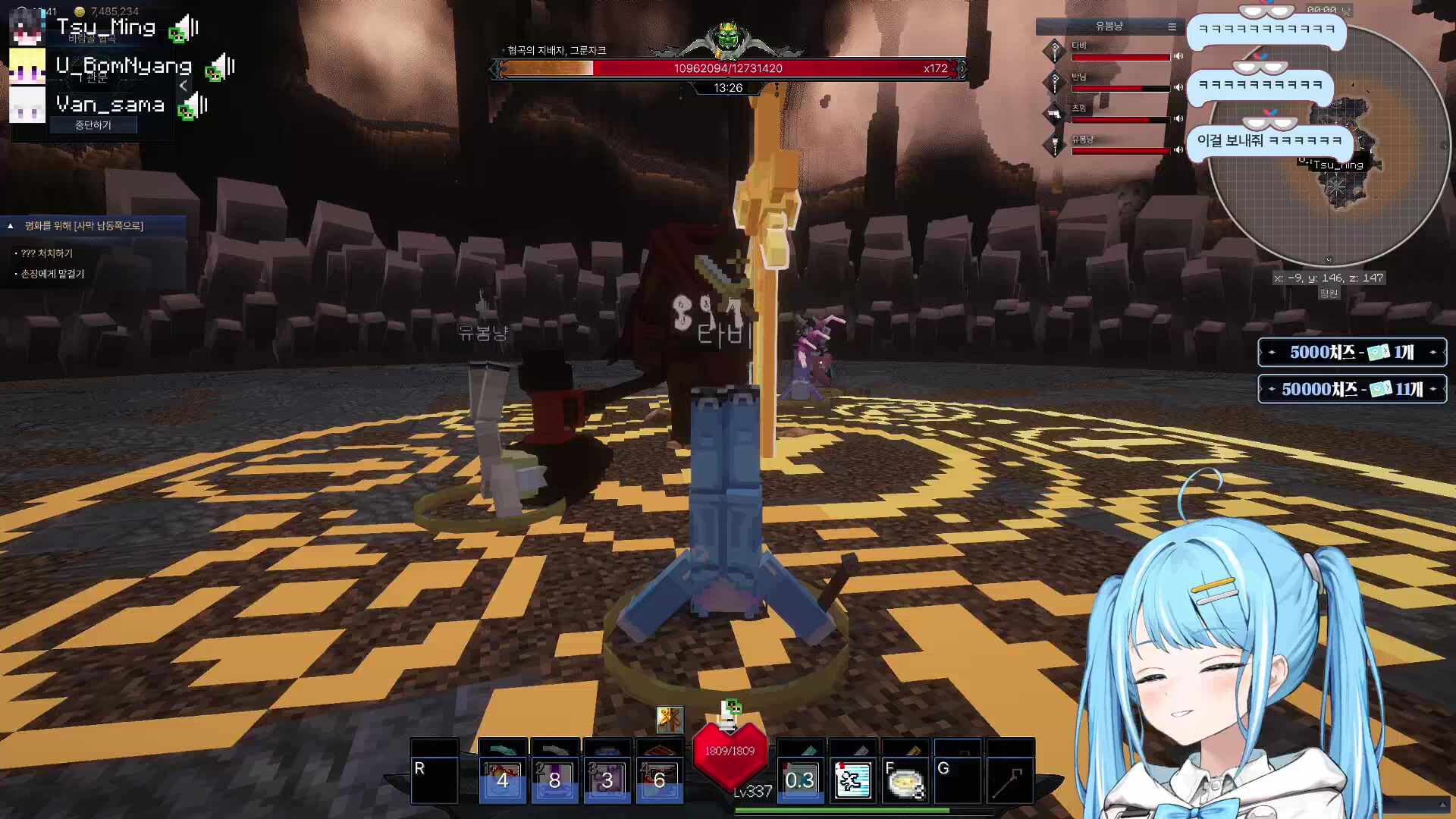Select party member 유봄냥's class icon
This screenshot has width=1456, height=819.
coord(1054,144)
